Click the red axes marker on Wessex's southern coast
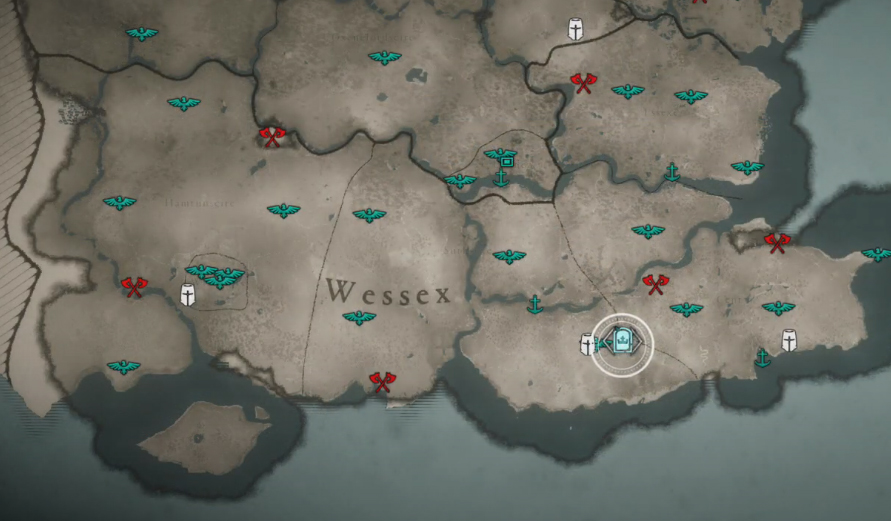 [382, 380]
